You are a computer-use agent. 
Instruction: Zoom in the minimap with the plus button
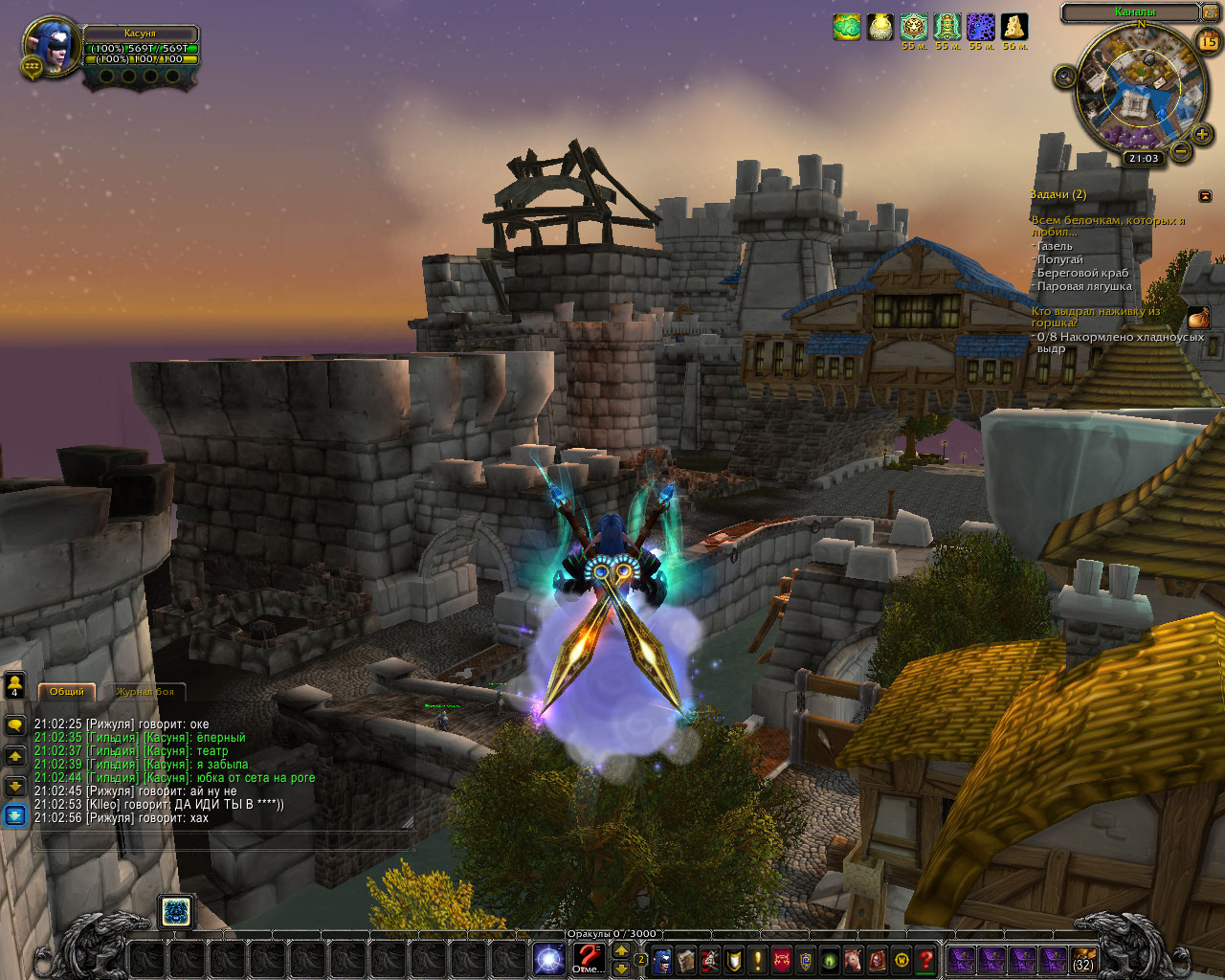(1203, 135)
